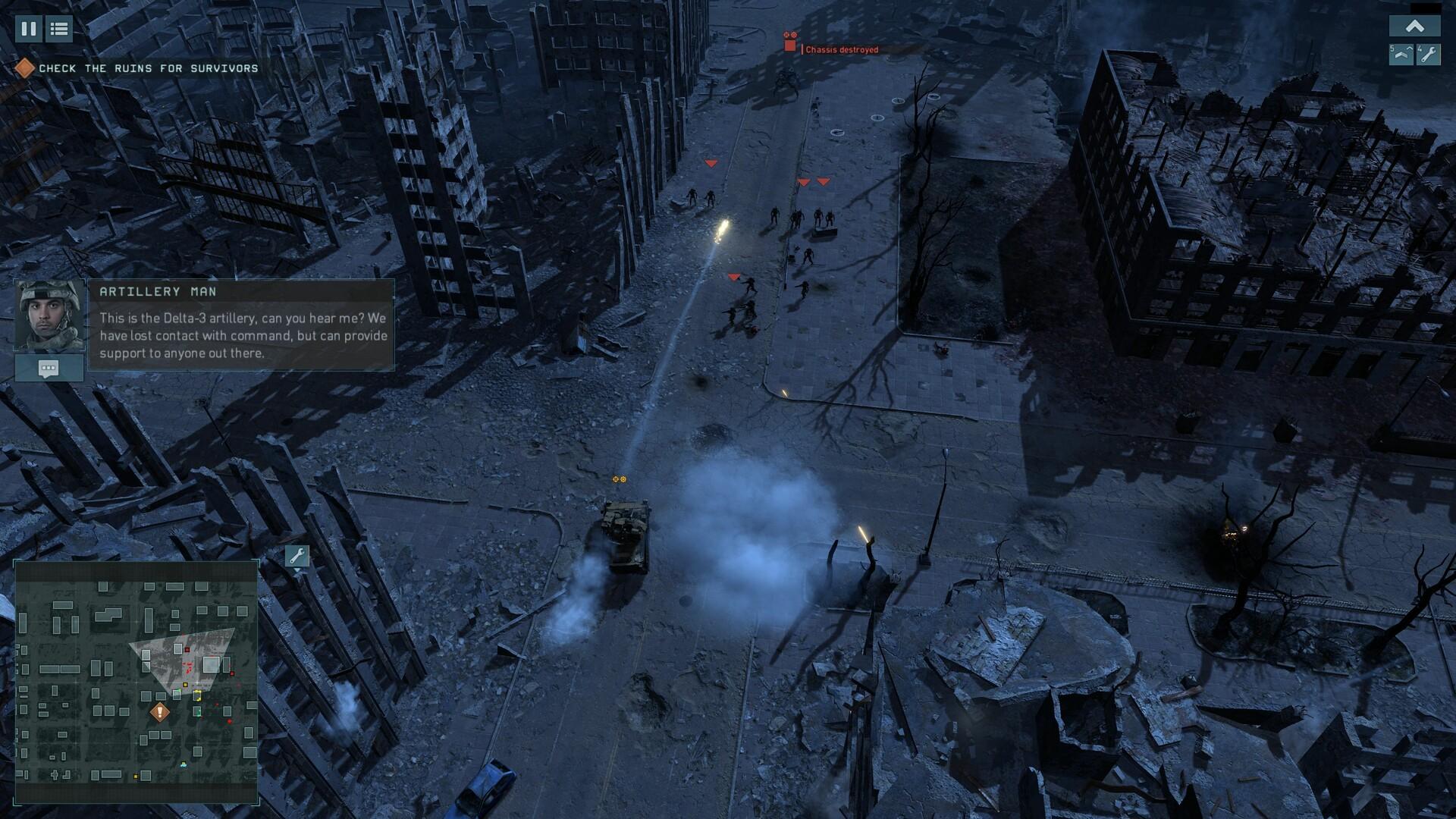
Task: Select the Artillery Man chat bubble icon
Action: pyautogui.click(x=49, y=369)
